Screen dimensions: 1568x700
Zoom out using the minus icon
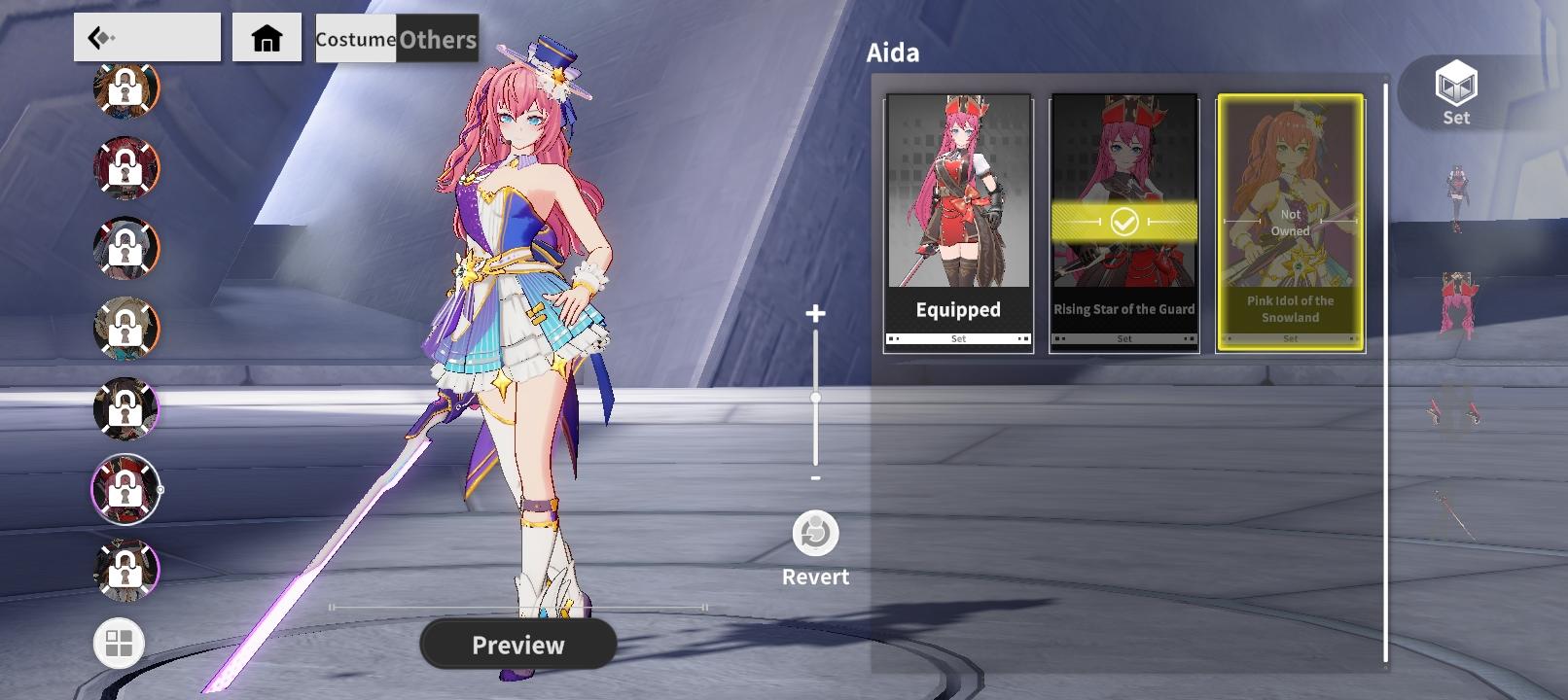814,479
